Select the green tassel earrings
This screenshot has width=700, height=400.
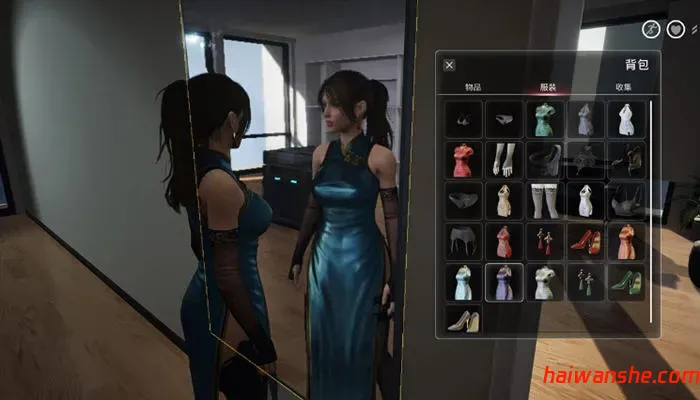(x=586, y=282)
